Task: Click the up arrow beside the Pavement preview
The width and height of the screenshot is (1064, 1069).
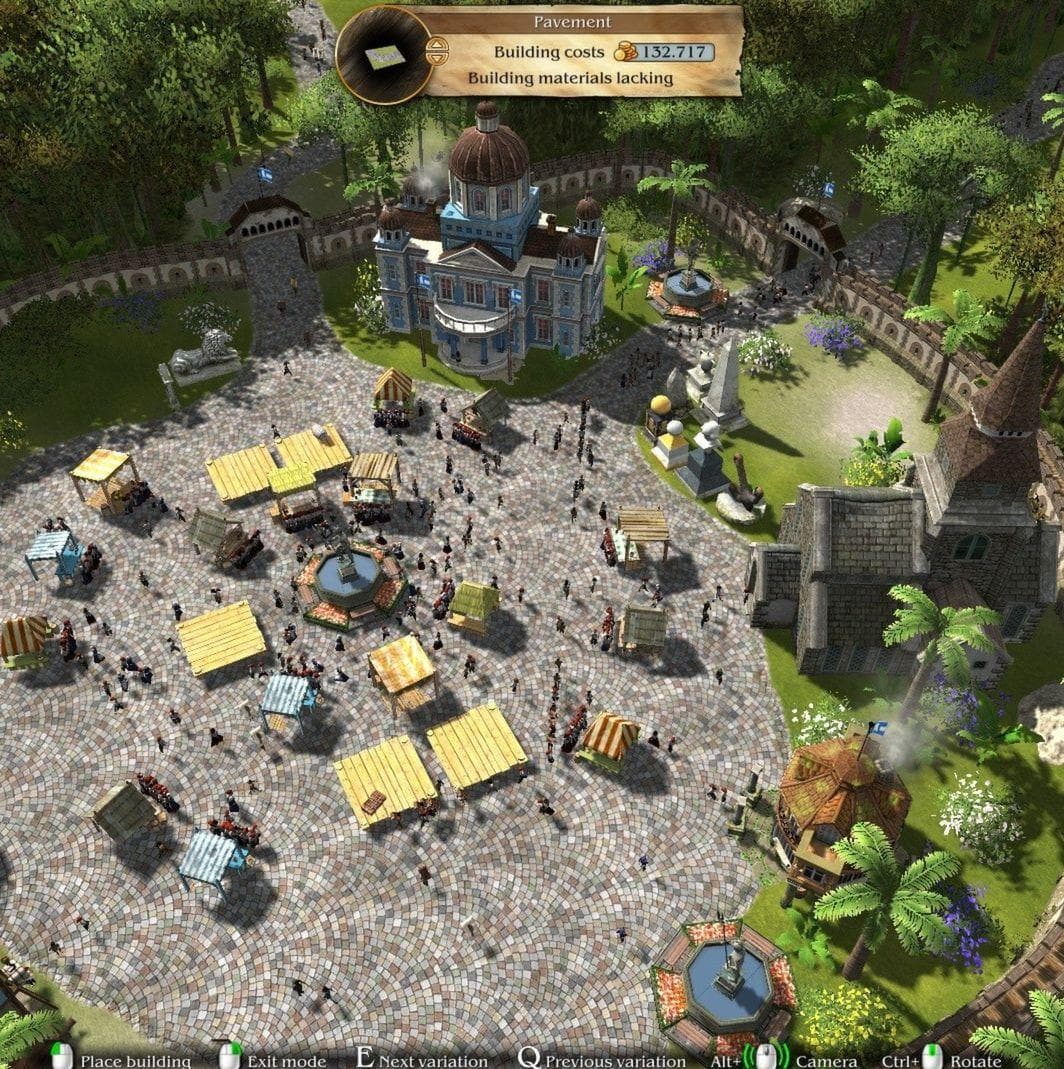Action: [436, 45]
